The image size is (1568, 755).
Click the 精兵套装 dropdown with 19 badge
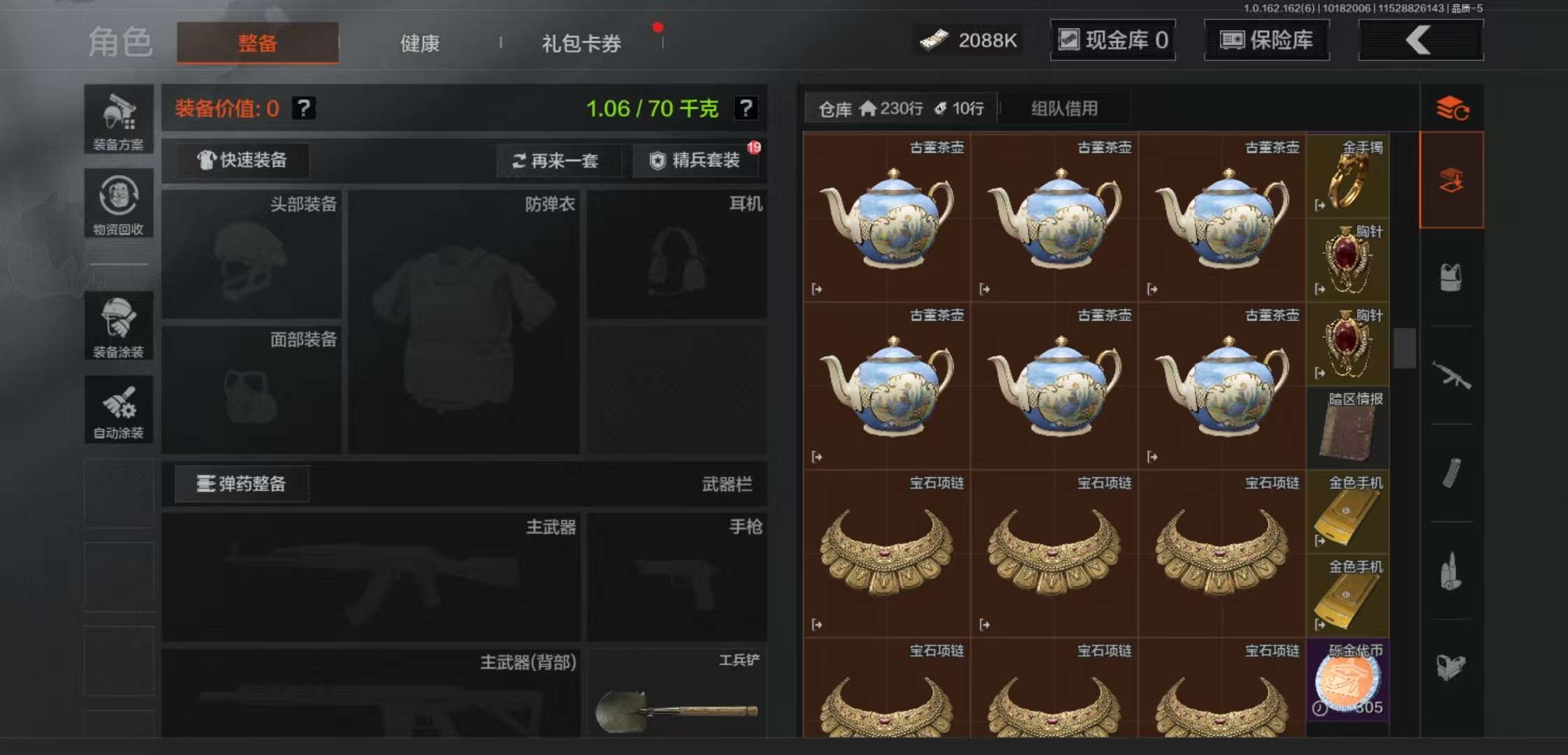(x=695, y=161)
